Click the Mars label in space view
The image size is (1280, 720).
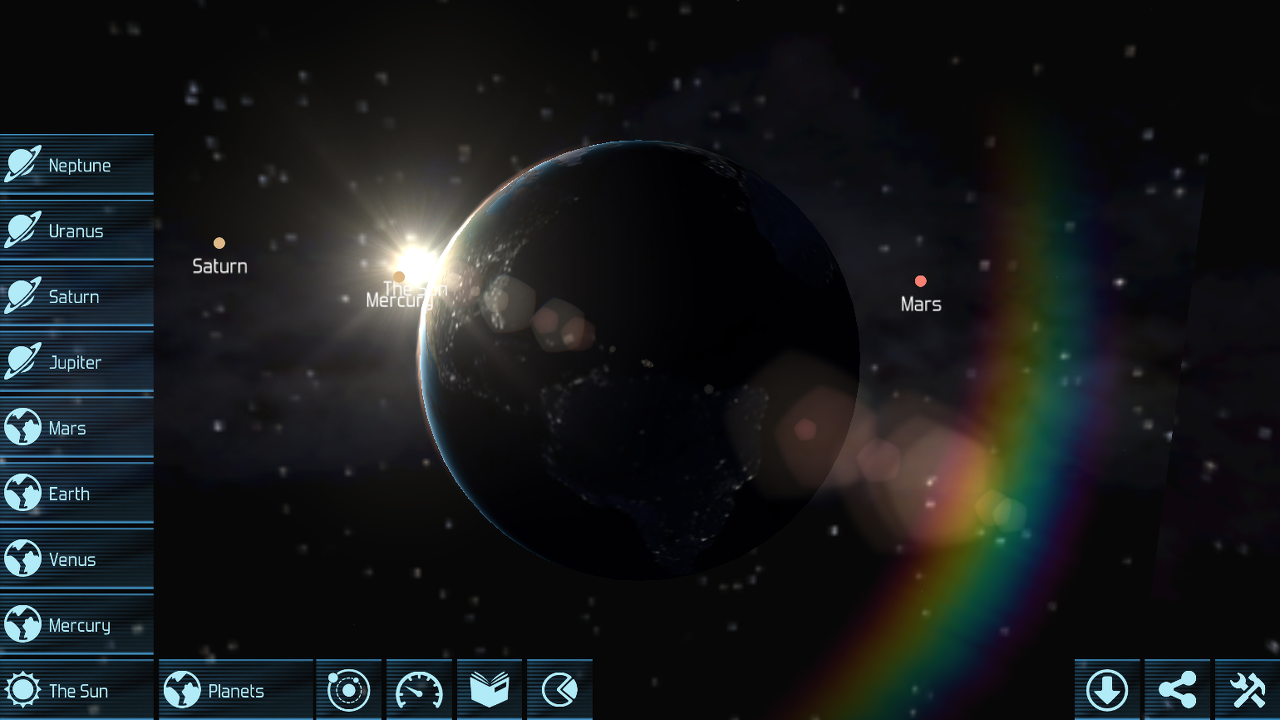tap(920, 304)
